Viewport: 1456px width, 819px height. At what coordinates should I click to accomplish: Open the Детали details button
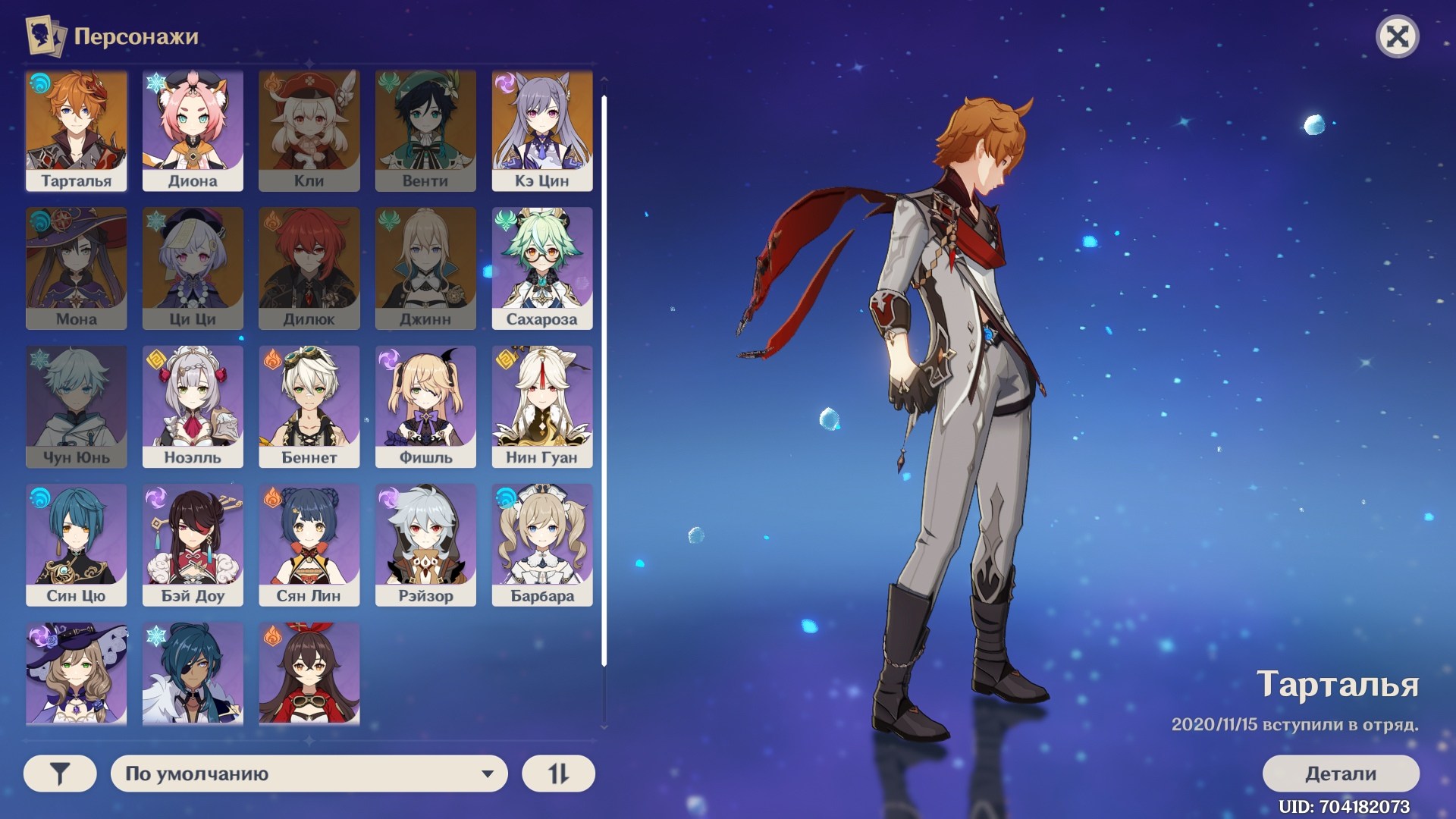(1340, 773)
